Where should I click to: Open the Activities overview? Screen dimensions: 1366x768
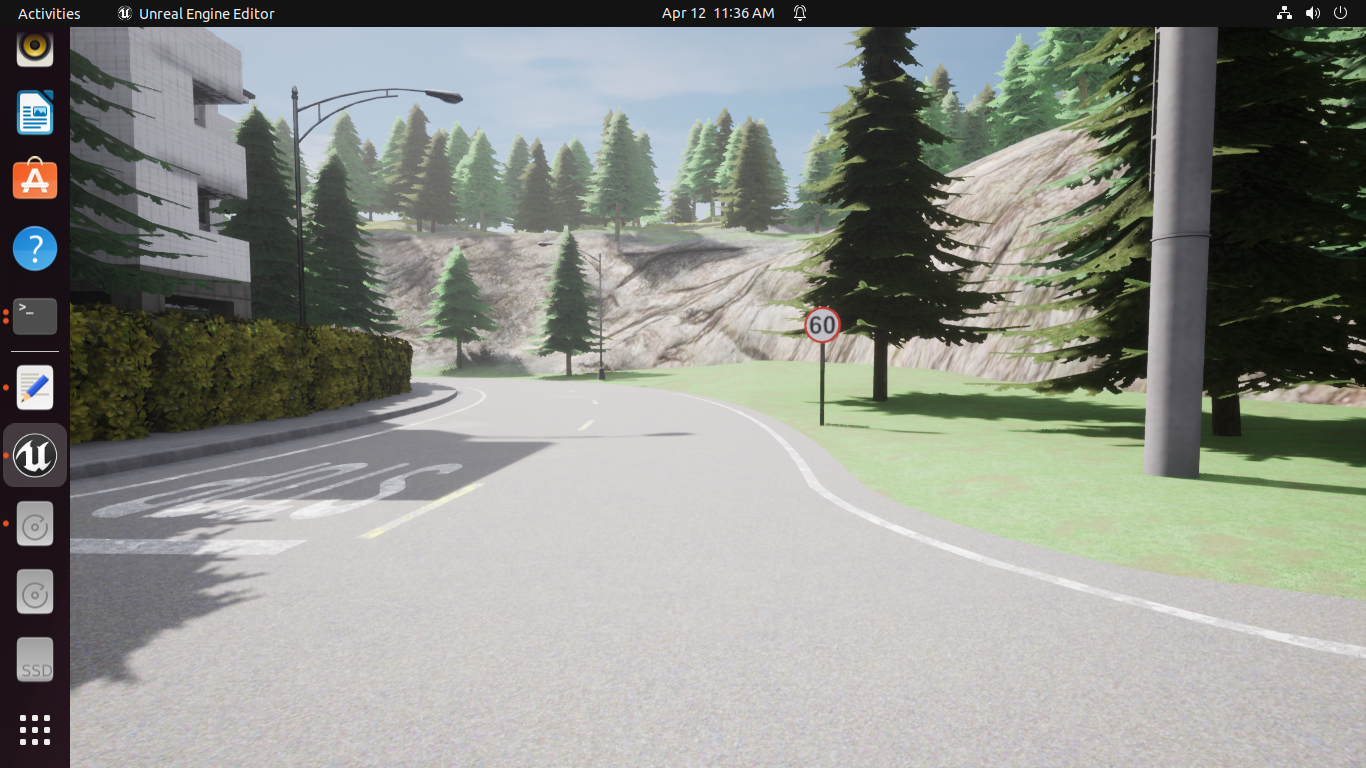48,13
